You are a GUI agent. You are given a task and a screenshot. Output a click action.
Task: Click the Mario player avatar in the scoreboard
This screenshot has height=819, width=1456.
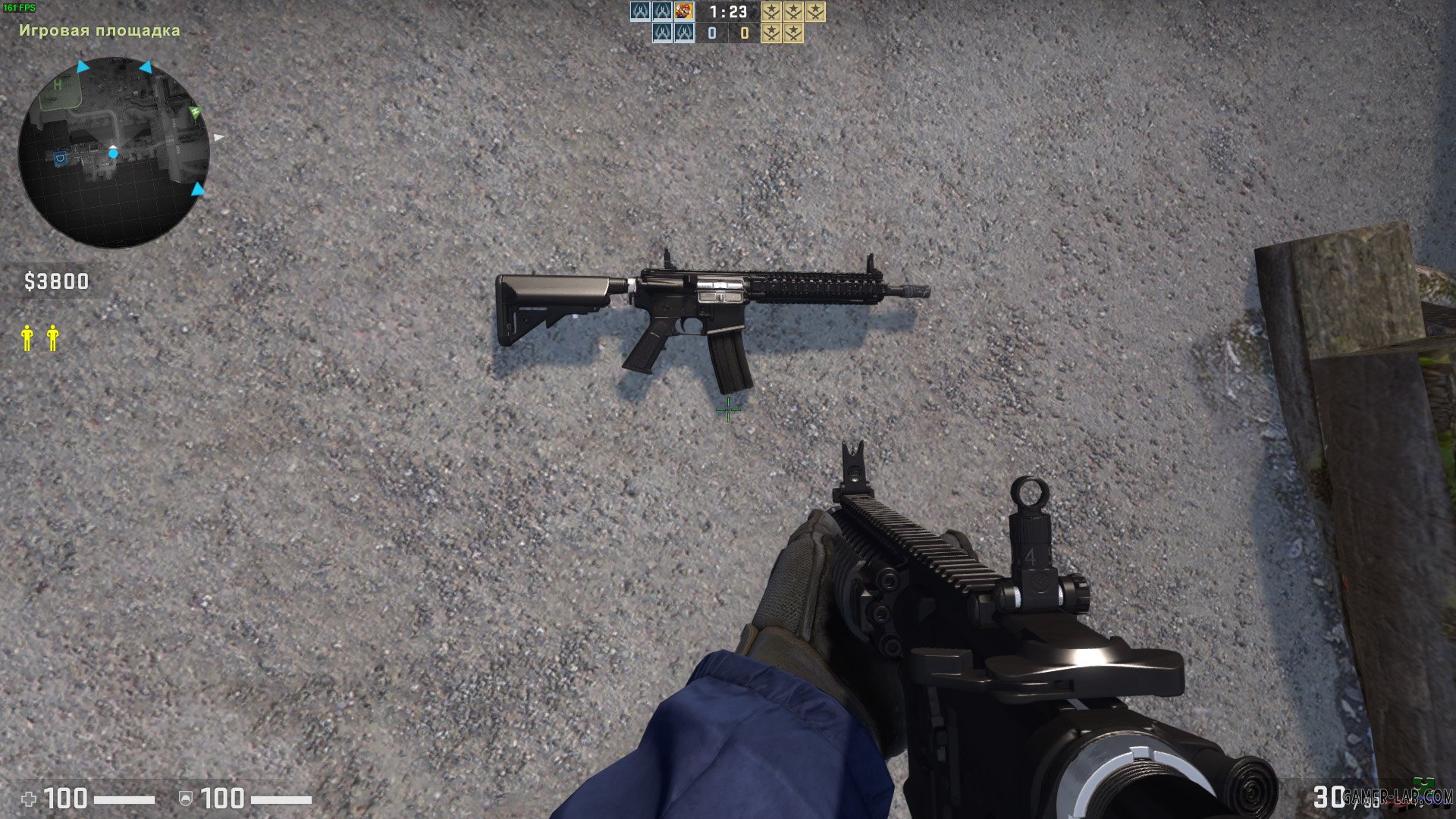(684, 12)
